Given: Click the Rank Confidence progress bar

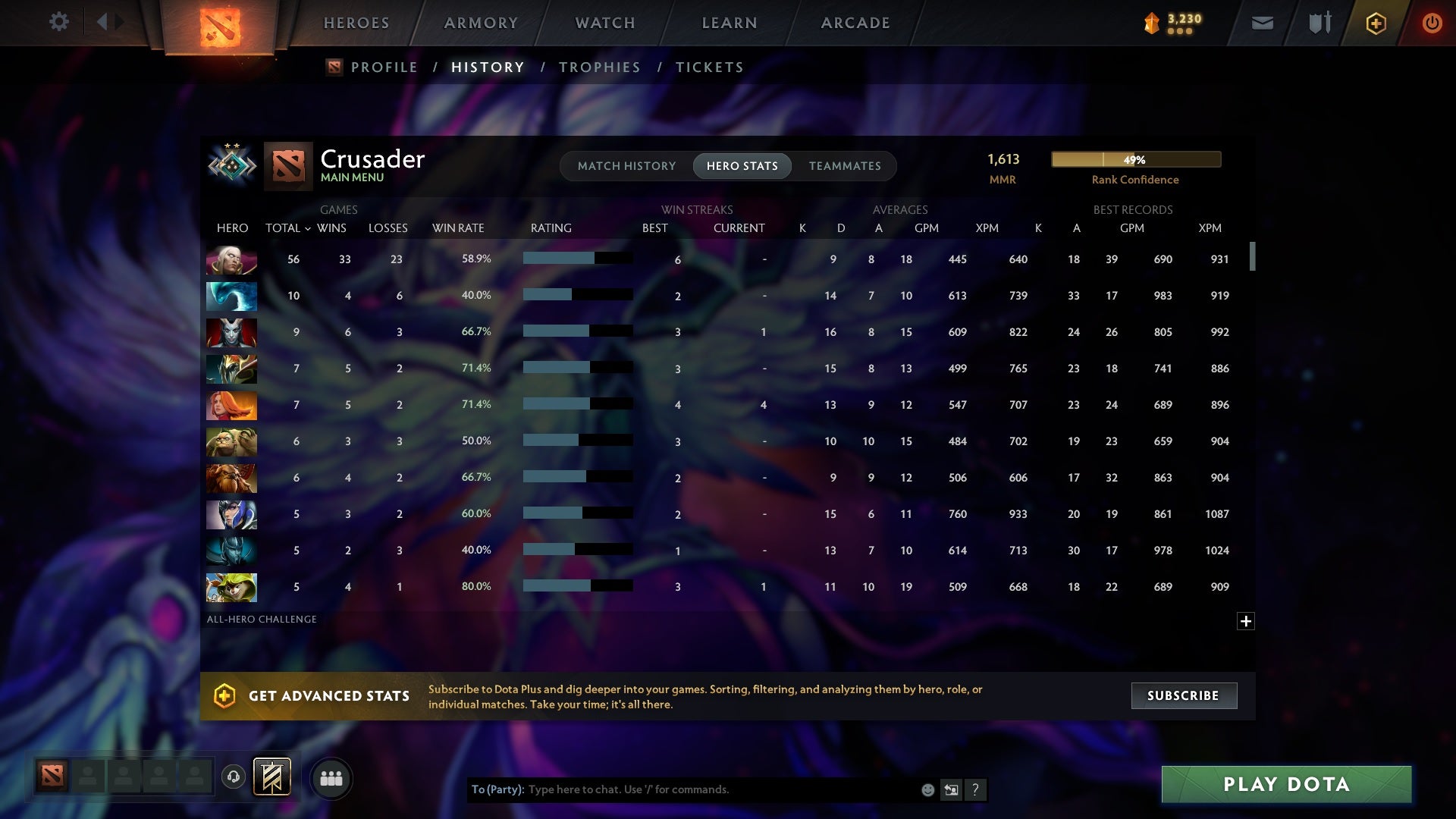Looking at the screenshot, I should point(1135,159).
